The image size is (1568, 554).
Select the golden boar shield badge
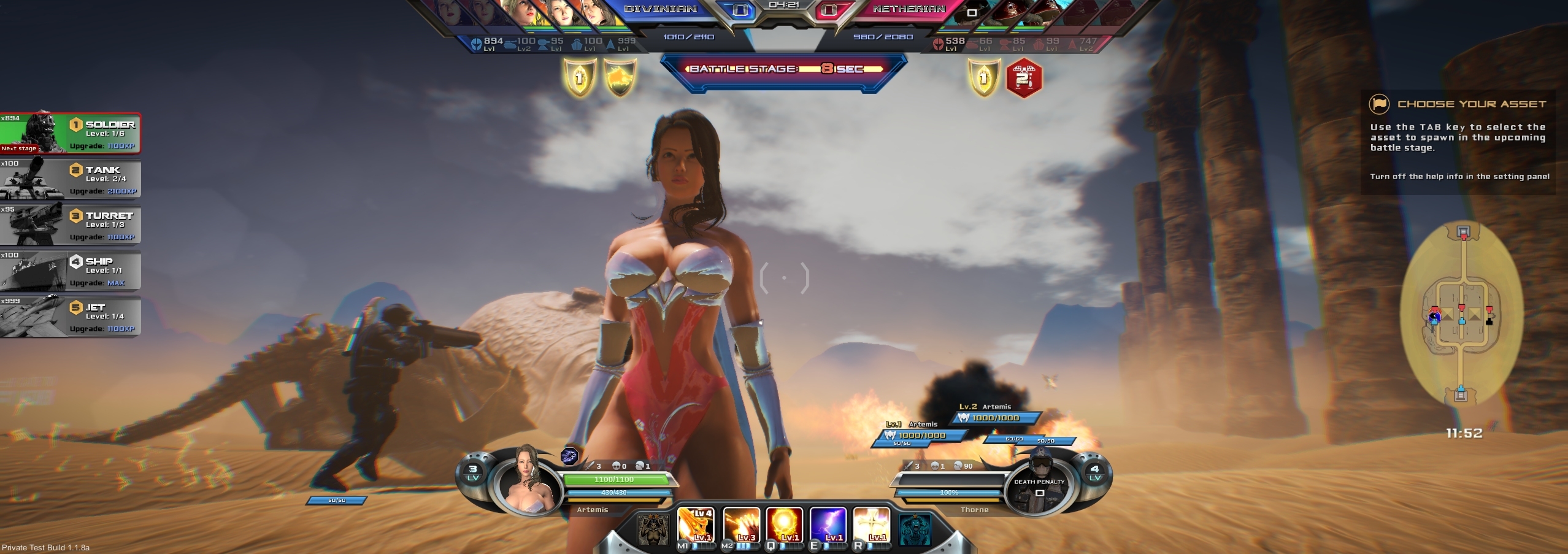[620, 78]
